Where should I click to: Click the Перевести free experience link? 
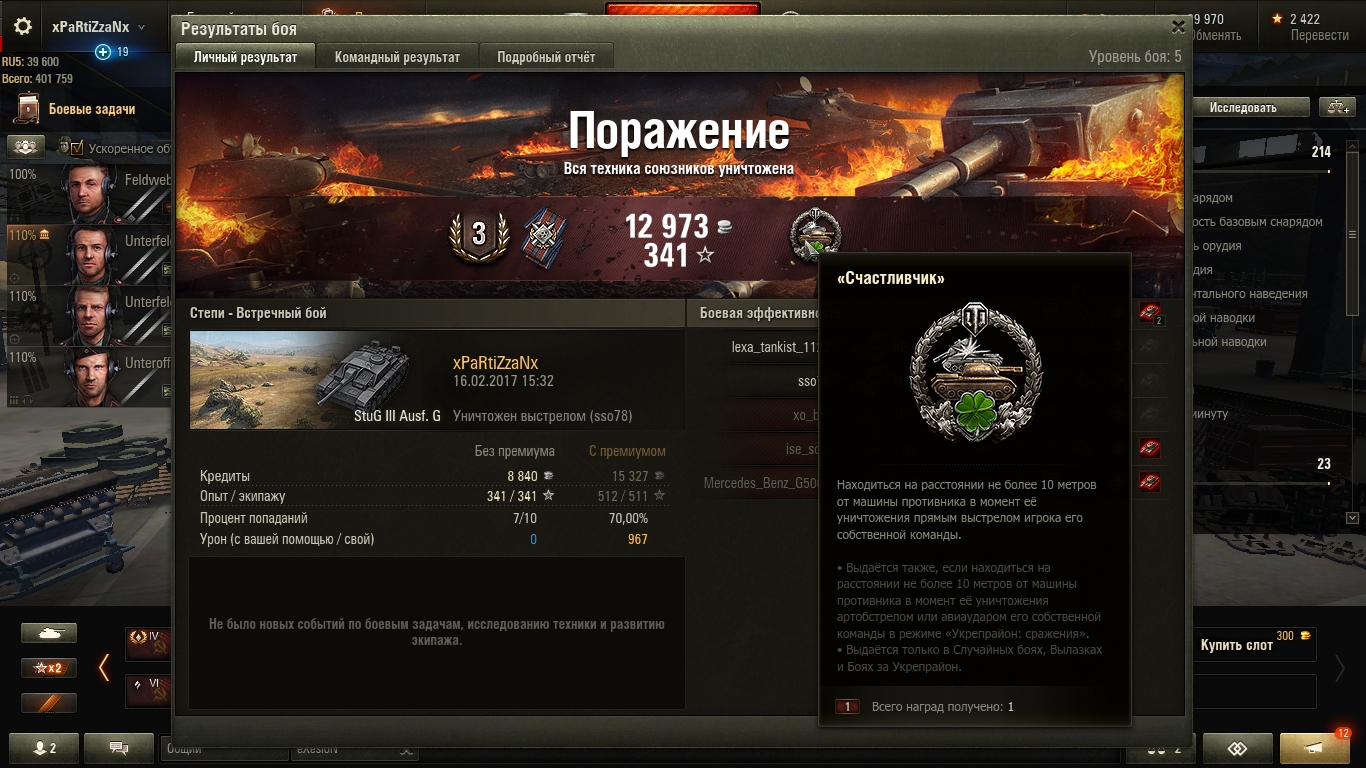pos(1319,35)
